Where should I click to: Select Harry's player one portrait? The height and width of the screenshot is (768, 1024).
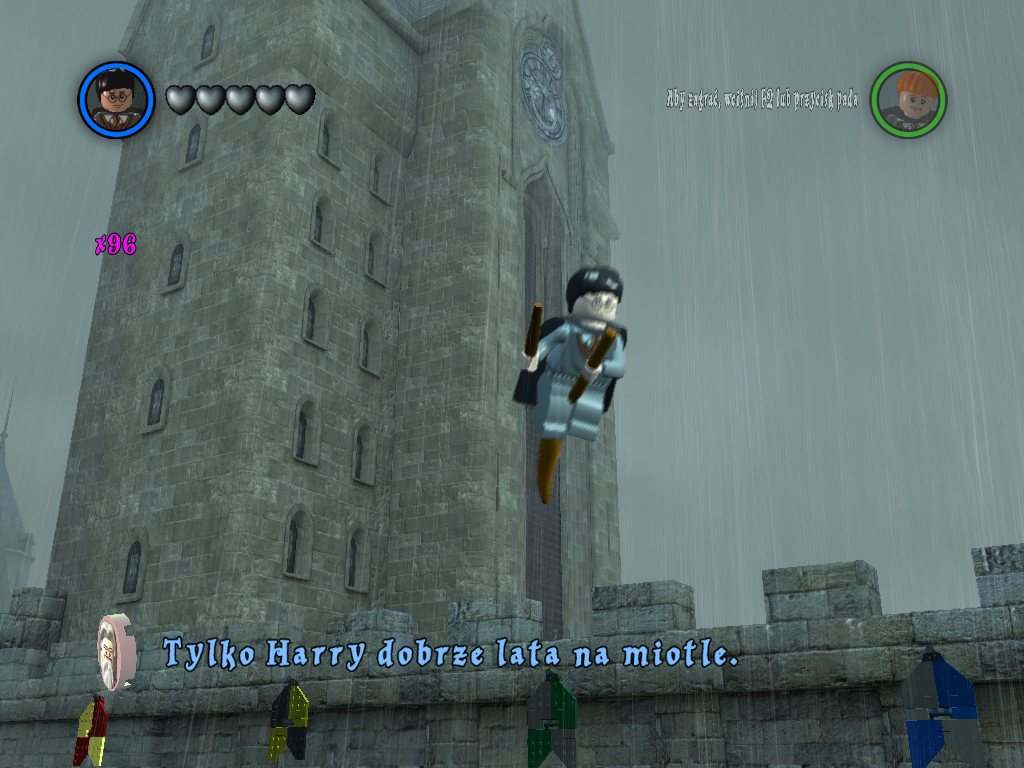point(116,99)
